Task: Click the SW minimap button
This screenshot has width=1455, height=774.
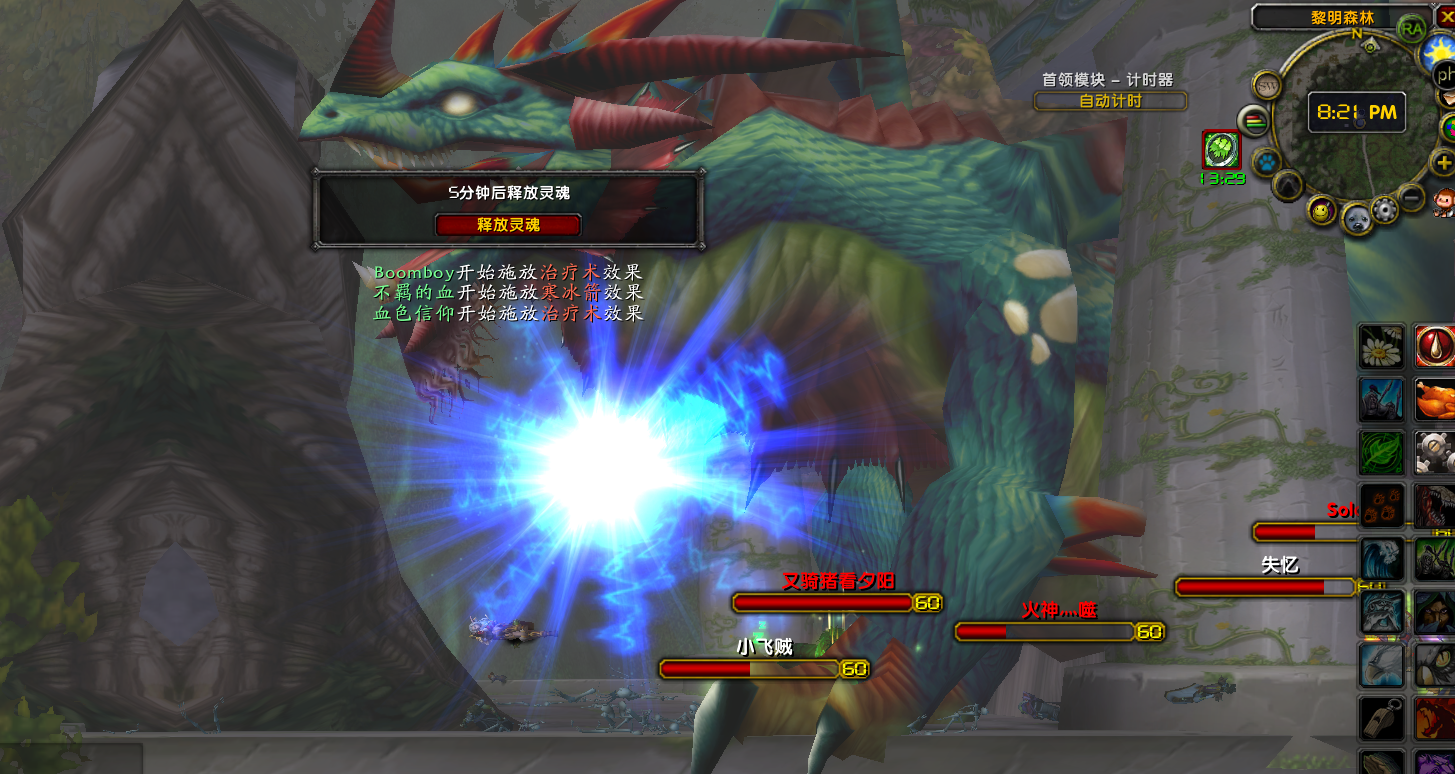Action: pos(1266,85)
